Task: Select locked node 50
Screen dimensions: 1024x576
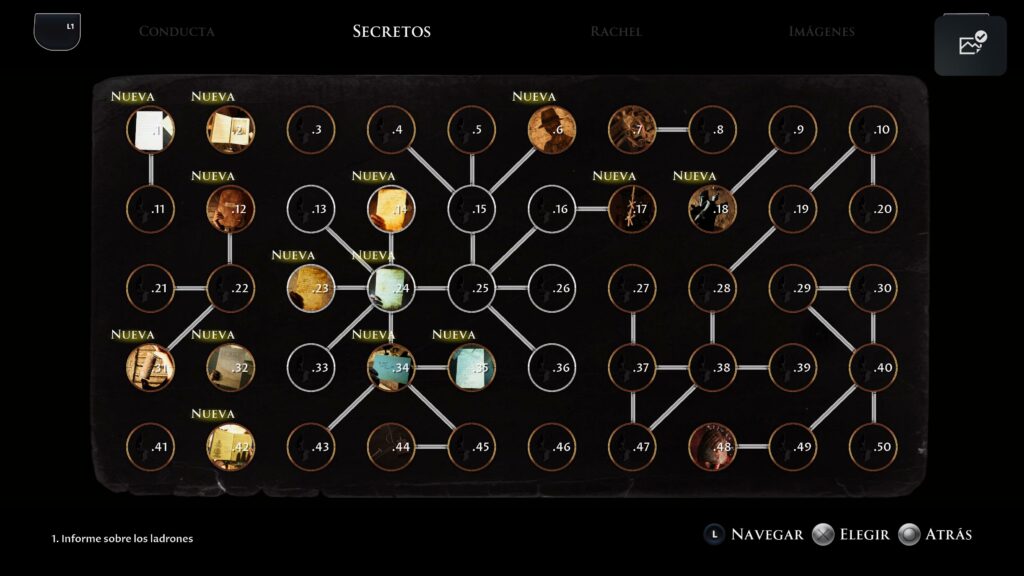Action: [x=873, y=447]
